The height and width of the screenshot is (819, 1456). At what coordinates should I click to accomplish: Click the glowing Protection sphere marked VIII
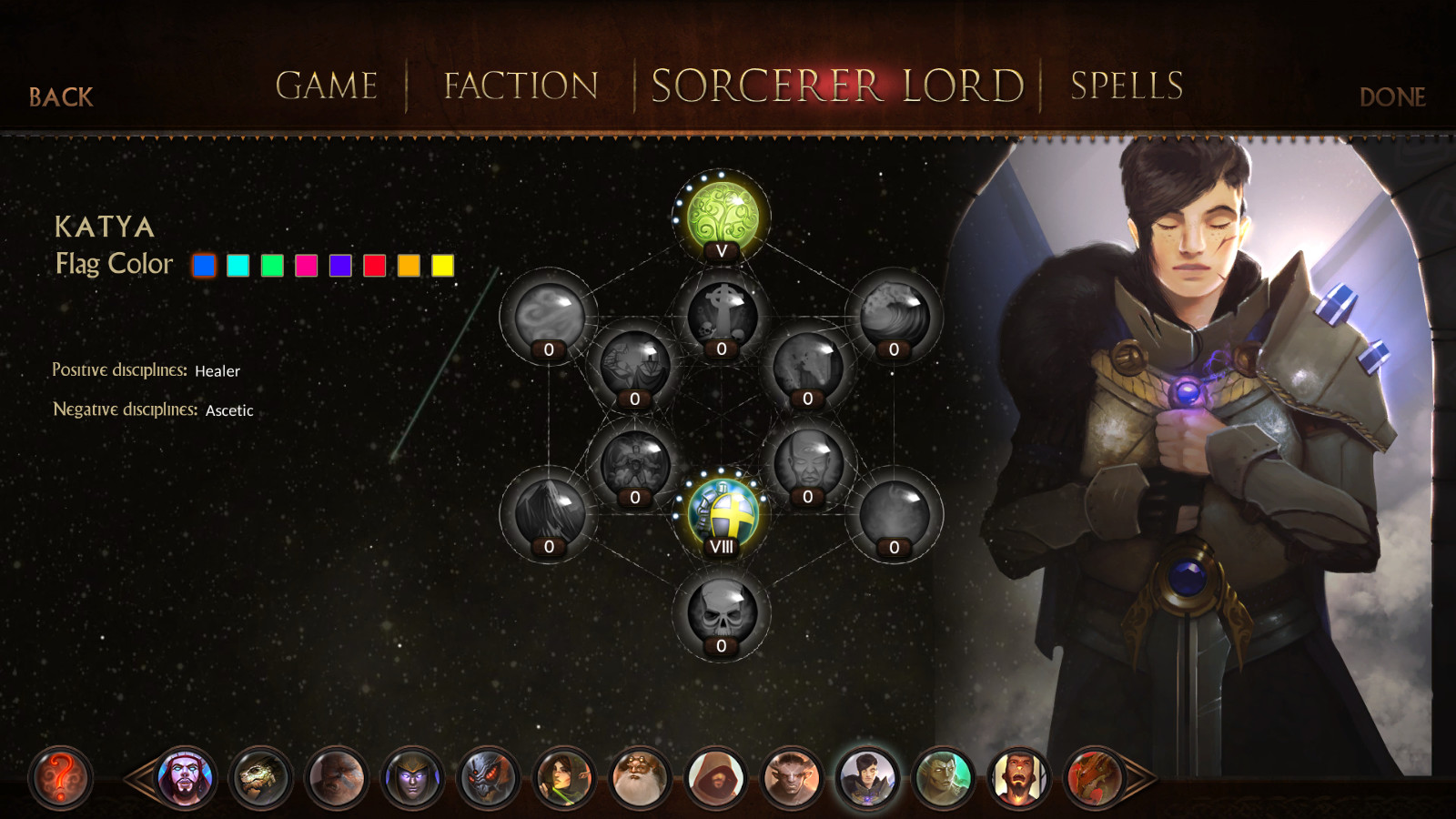[x=720, y=510]
